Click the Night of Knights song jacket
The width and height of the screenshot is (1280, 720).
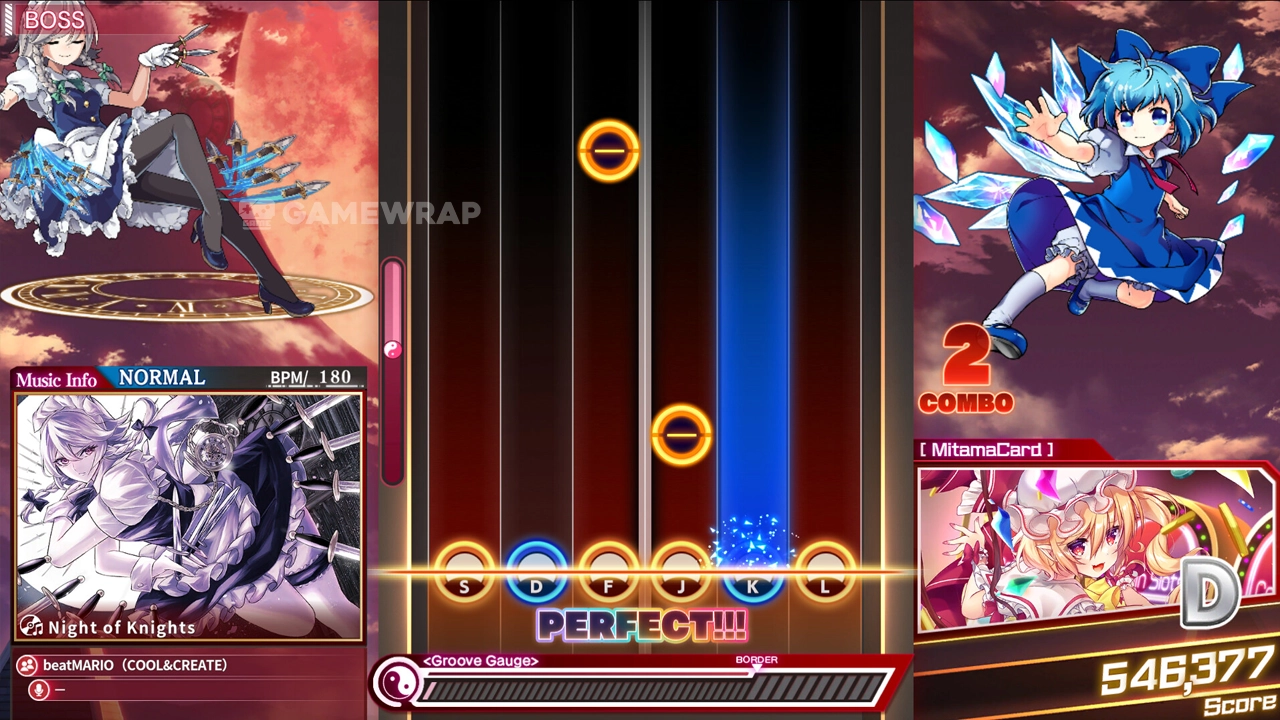pos(189,515)
